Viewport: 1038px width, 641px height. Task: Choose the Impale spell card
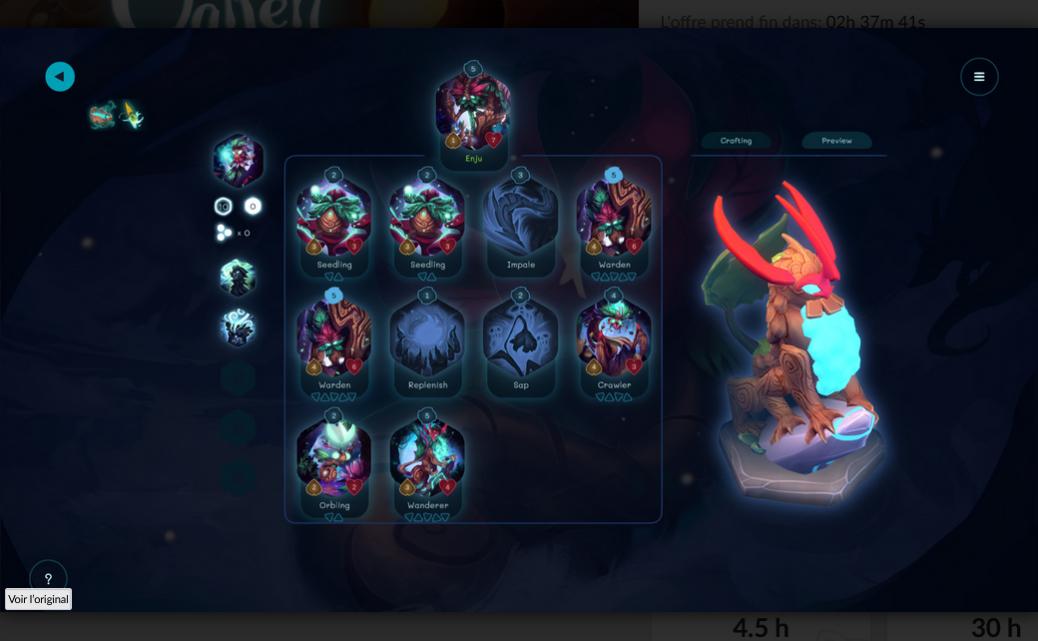click(x=520, y=221)
